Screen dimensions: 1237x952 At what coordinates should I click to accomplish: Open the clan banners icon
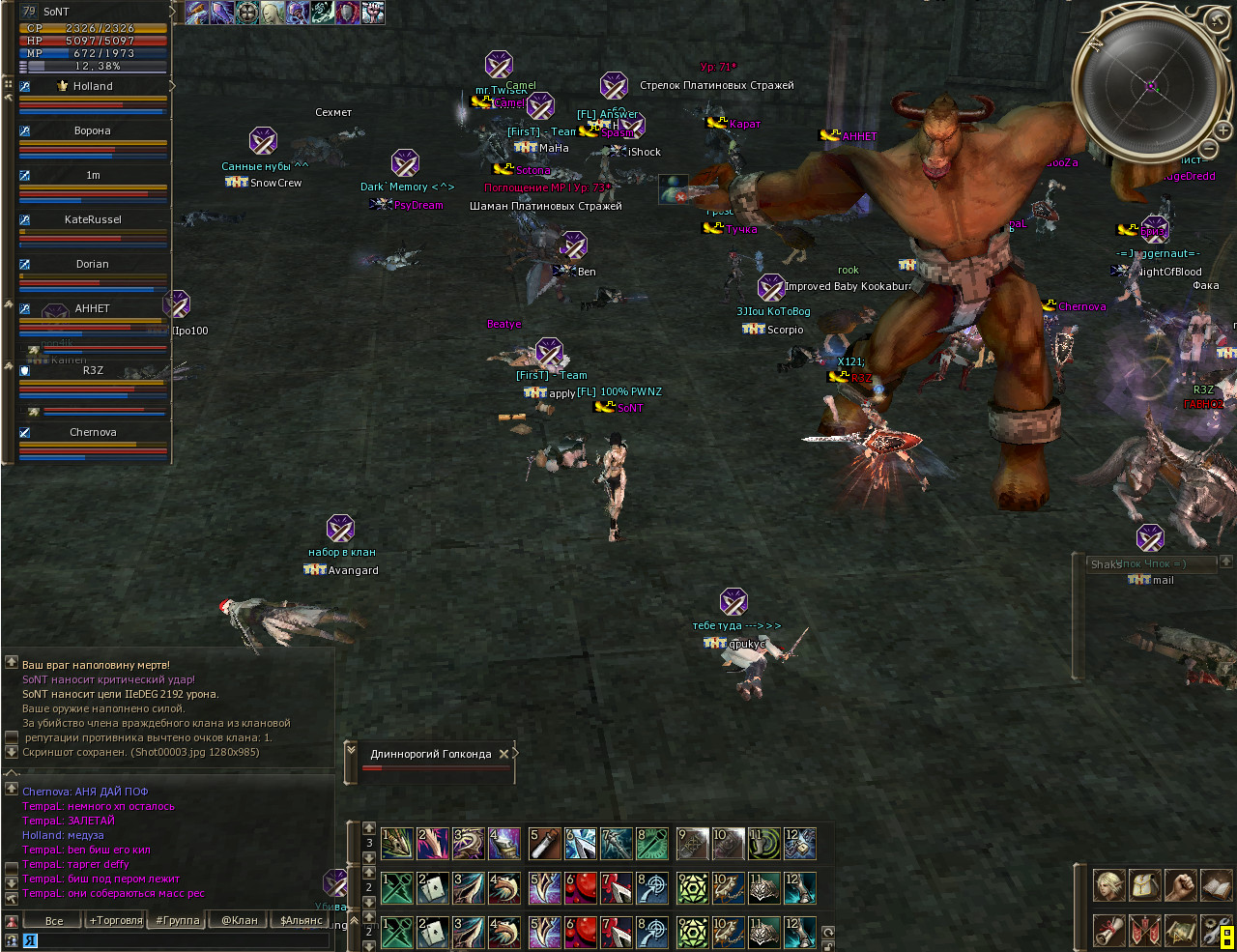click(1144, 930)
